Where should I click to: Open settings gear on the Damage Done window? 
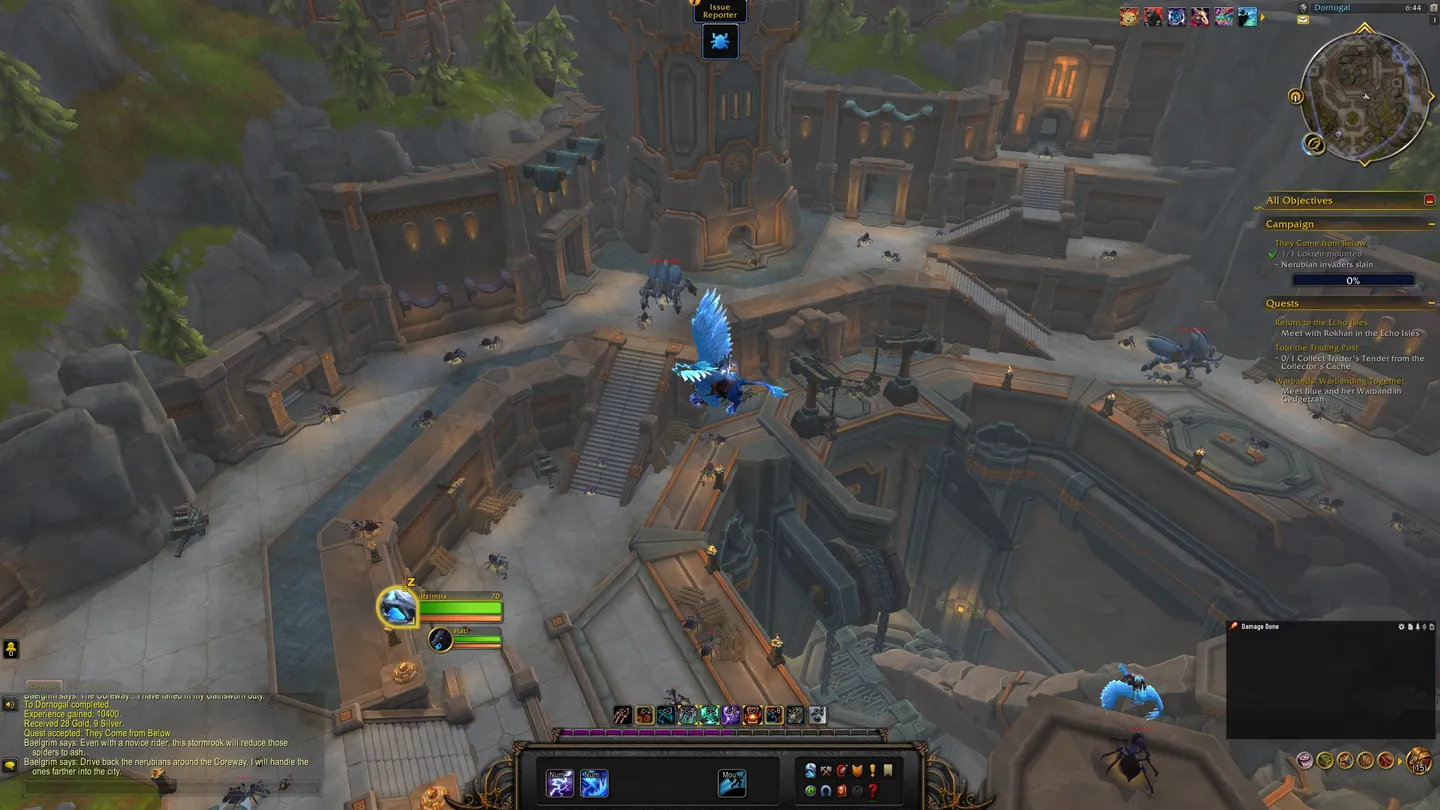[x=1401, y=627]
